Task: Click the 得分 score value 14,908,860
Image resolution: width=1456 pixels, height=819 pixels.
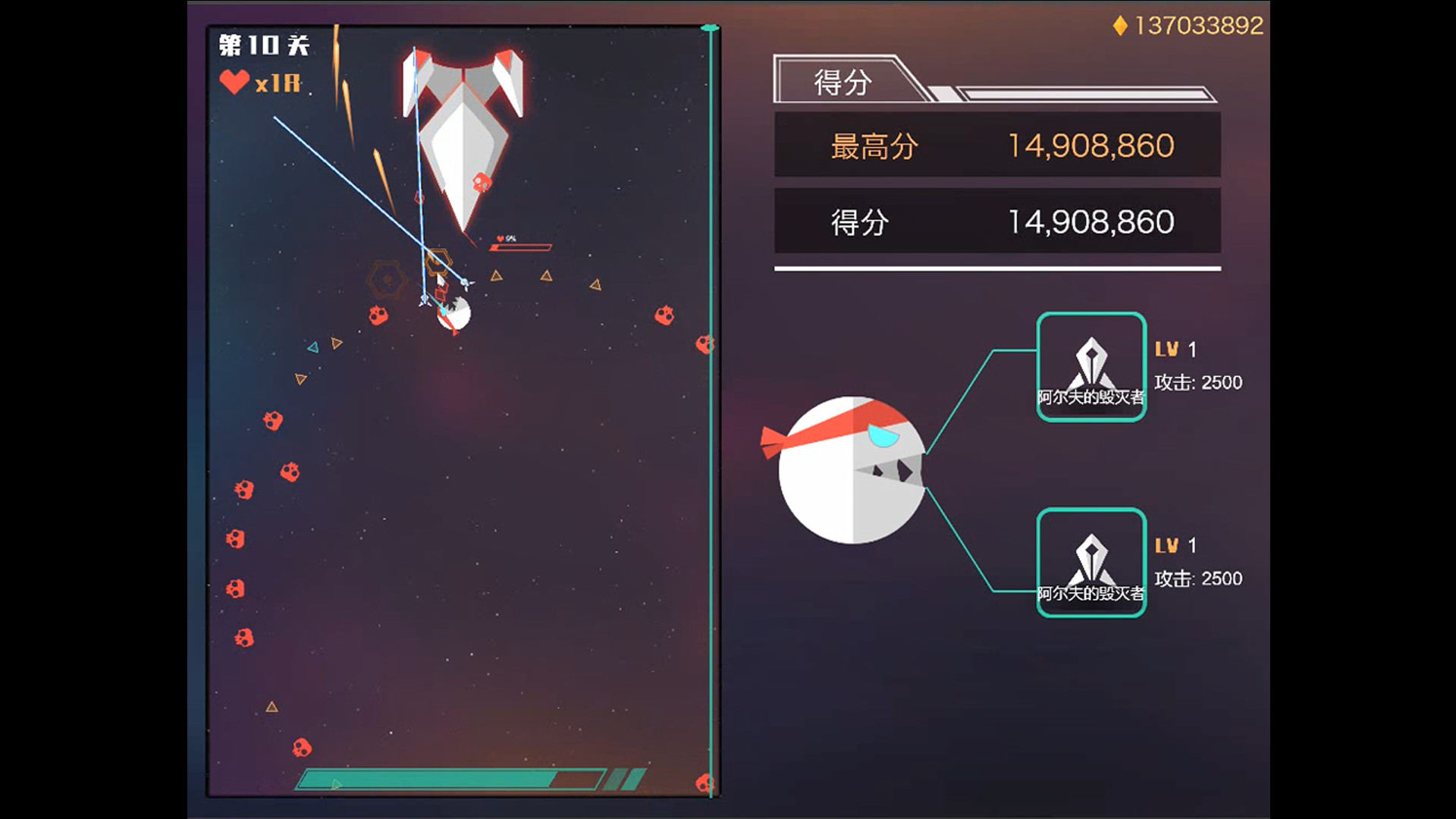Action: tap(1092, 221)
